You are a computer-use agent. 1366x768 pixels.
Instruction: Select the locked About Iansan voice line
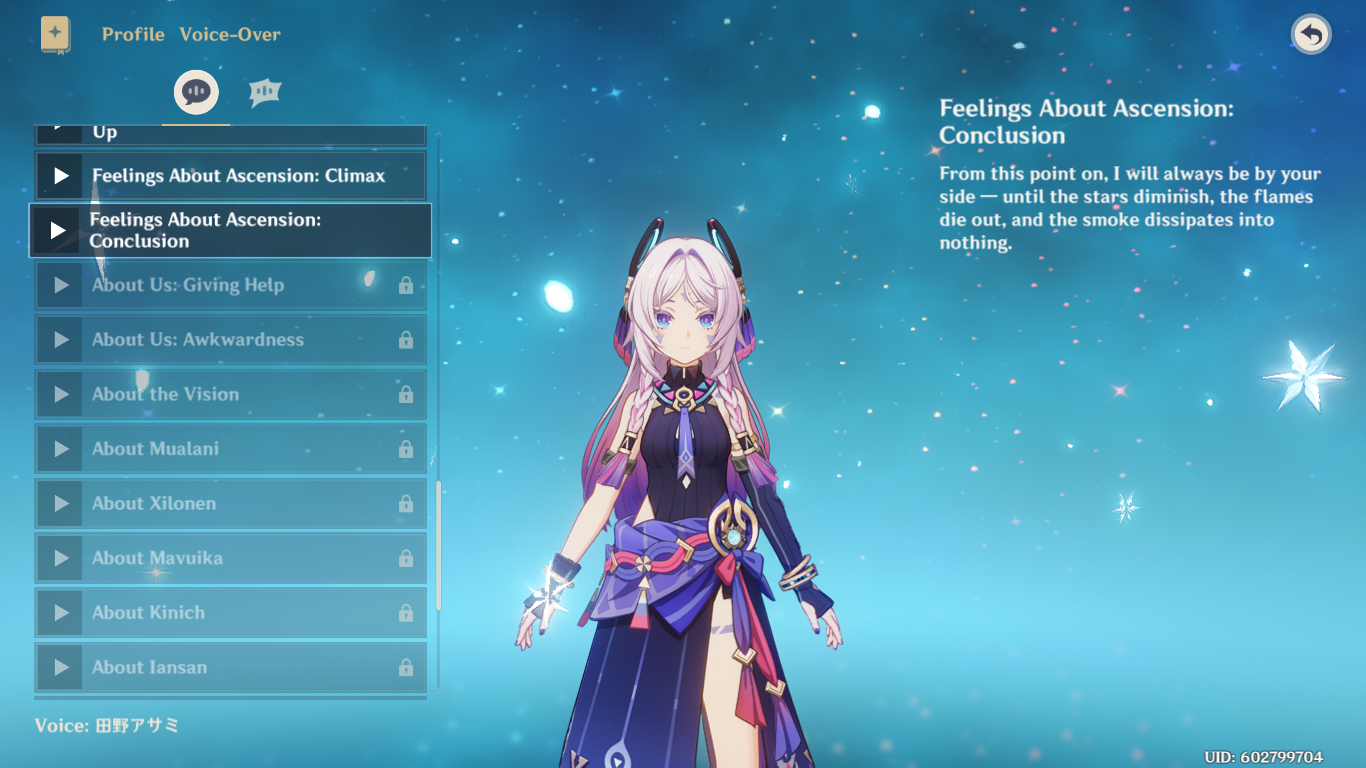coord(230,667)
